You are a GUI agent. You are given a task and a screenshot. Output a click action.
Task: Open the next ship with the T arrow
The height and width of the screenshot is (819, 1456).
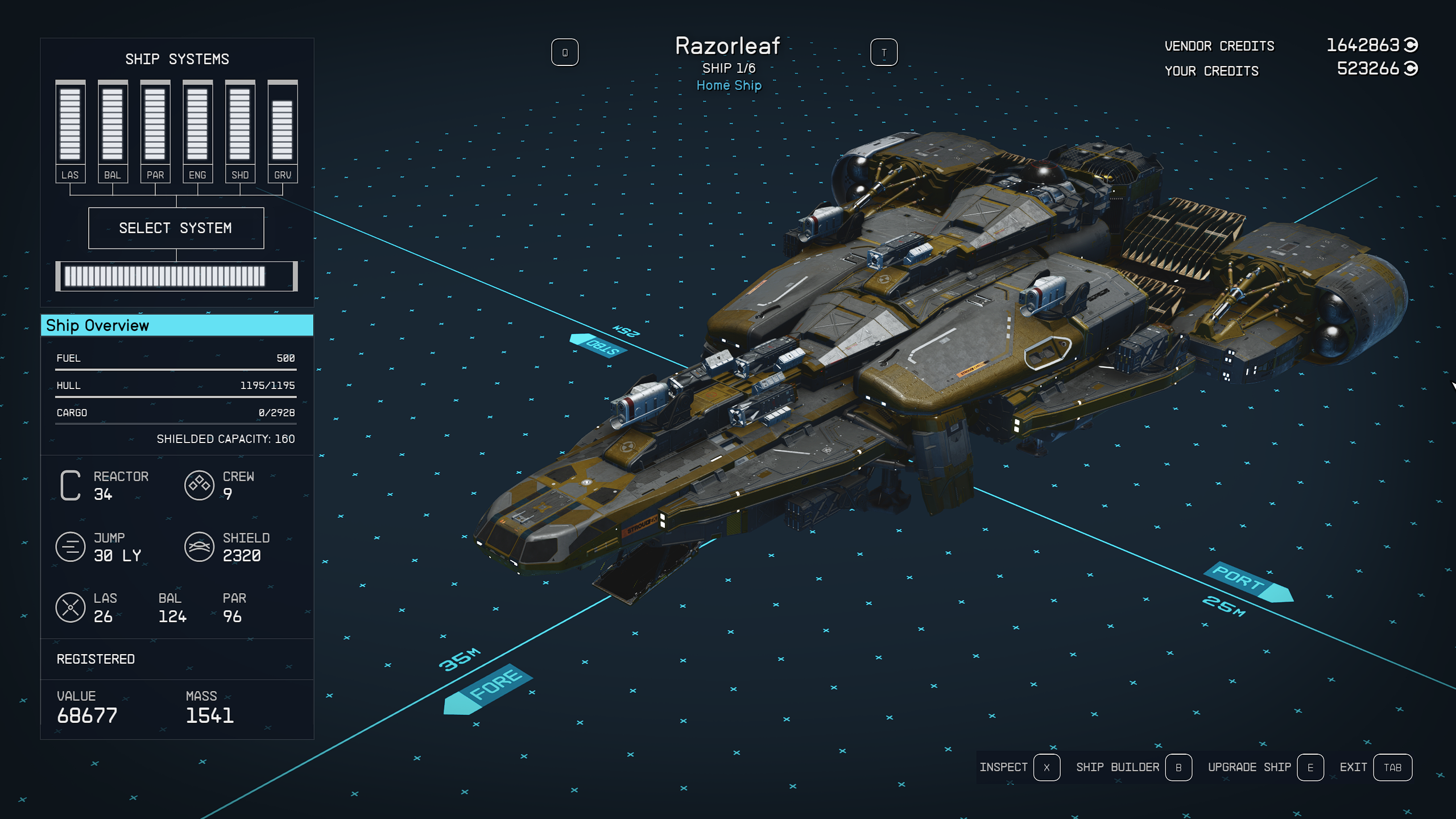pyautogui.click(x=884, y=52)
